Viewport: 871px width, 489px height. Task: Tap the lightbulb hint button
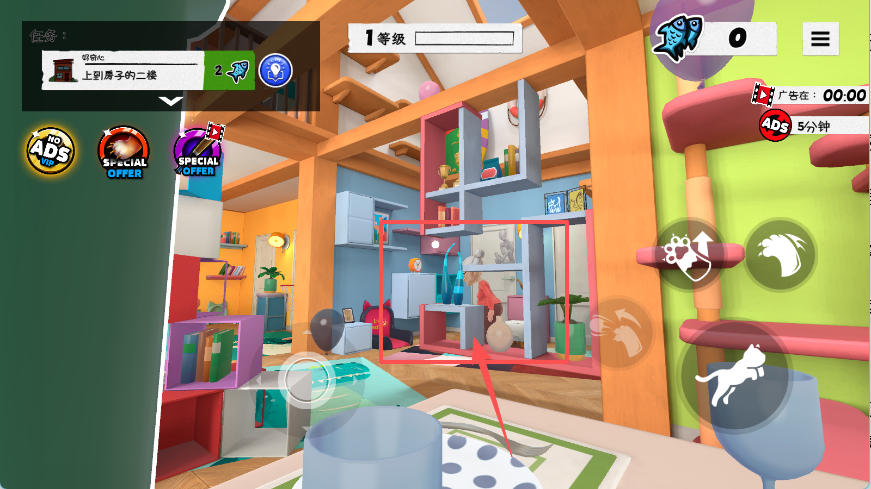tap(275, 71)
